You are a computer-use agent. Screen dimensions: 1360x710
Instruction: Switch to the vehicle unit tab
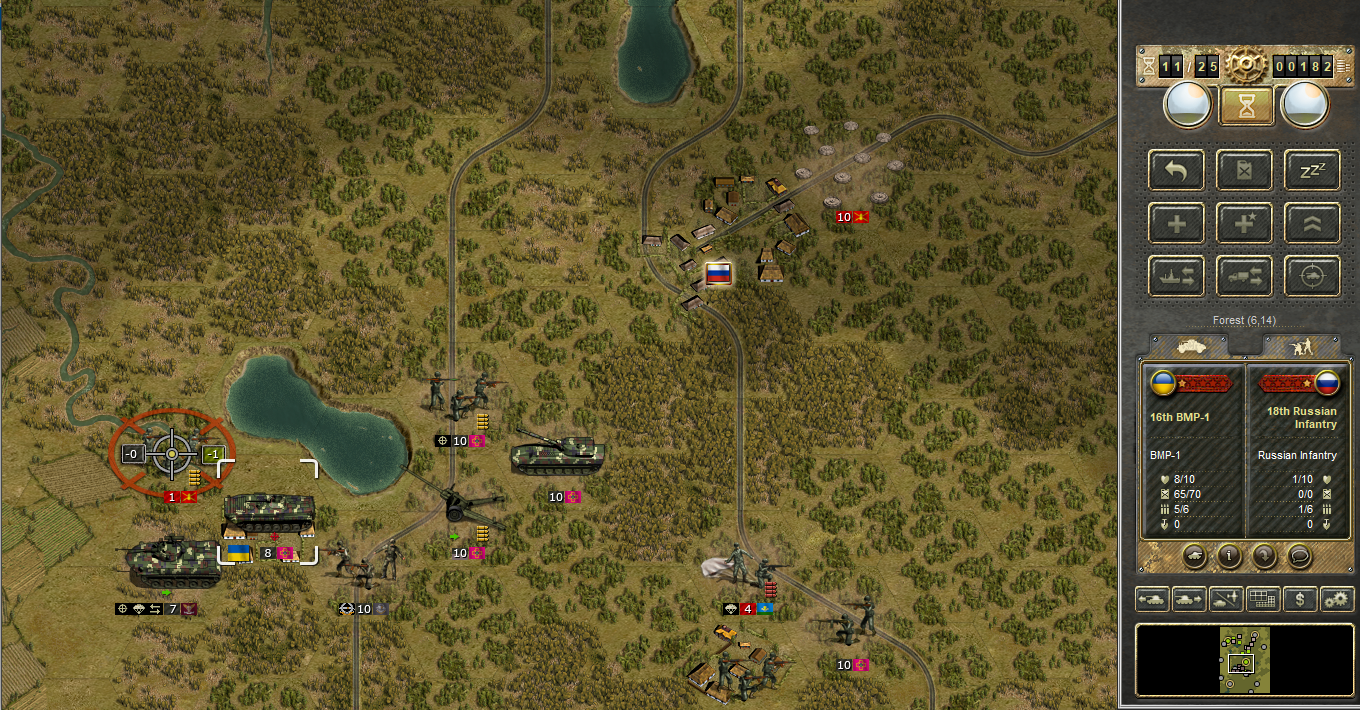(x=1189, y=345)
